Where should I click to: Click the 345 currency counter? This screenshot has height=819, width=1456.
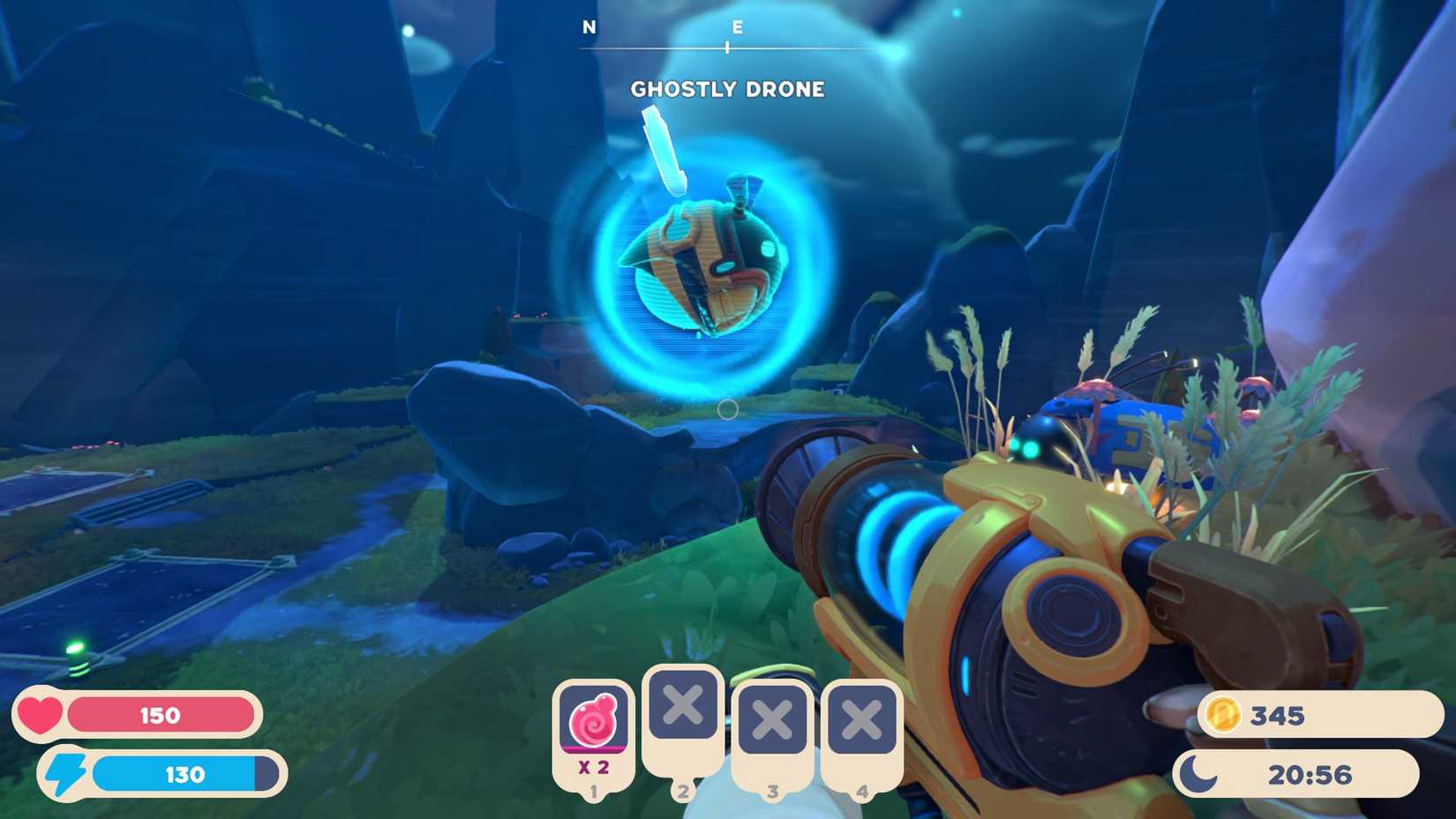click(1278, 717)
